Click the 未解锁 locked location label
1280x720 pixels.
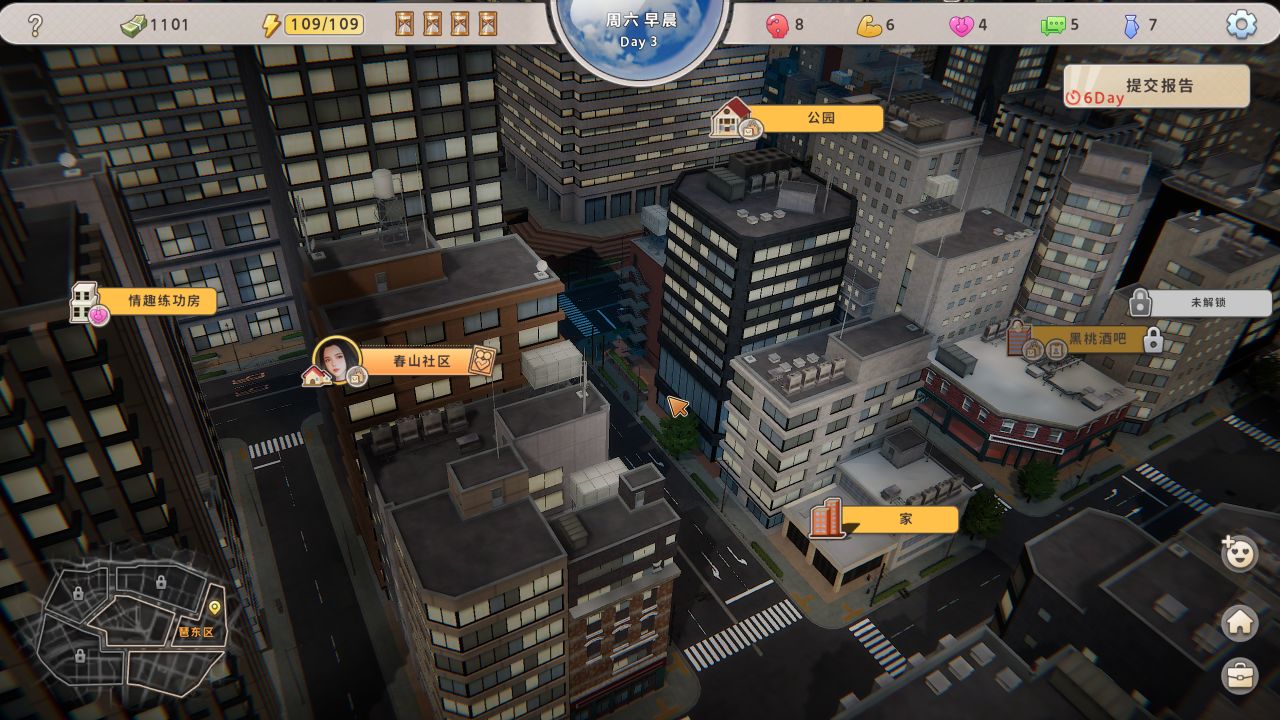tap(1208, 302)
